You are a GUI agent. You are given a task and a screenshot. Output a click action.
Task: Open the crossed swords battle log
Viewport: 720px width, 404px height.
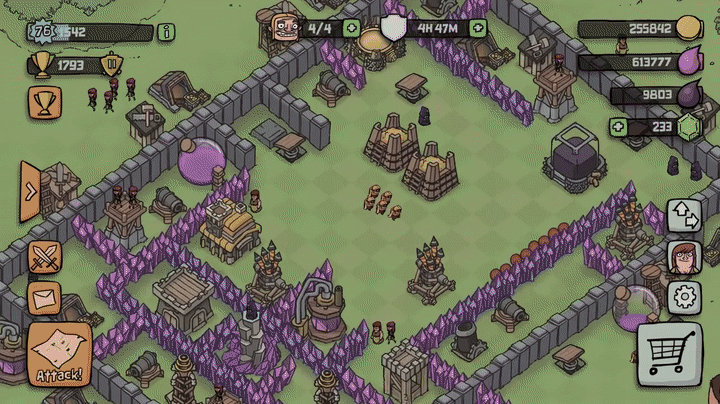pyautogui.click(x=45, y=258)
